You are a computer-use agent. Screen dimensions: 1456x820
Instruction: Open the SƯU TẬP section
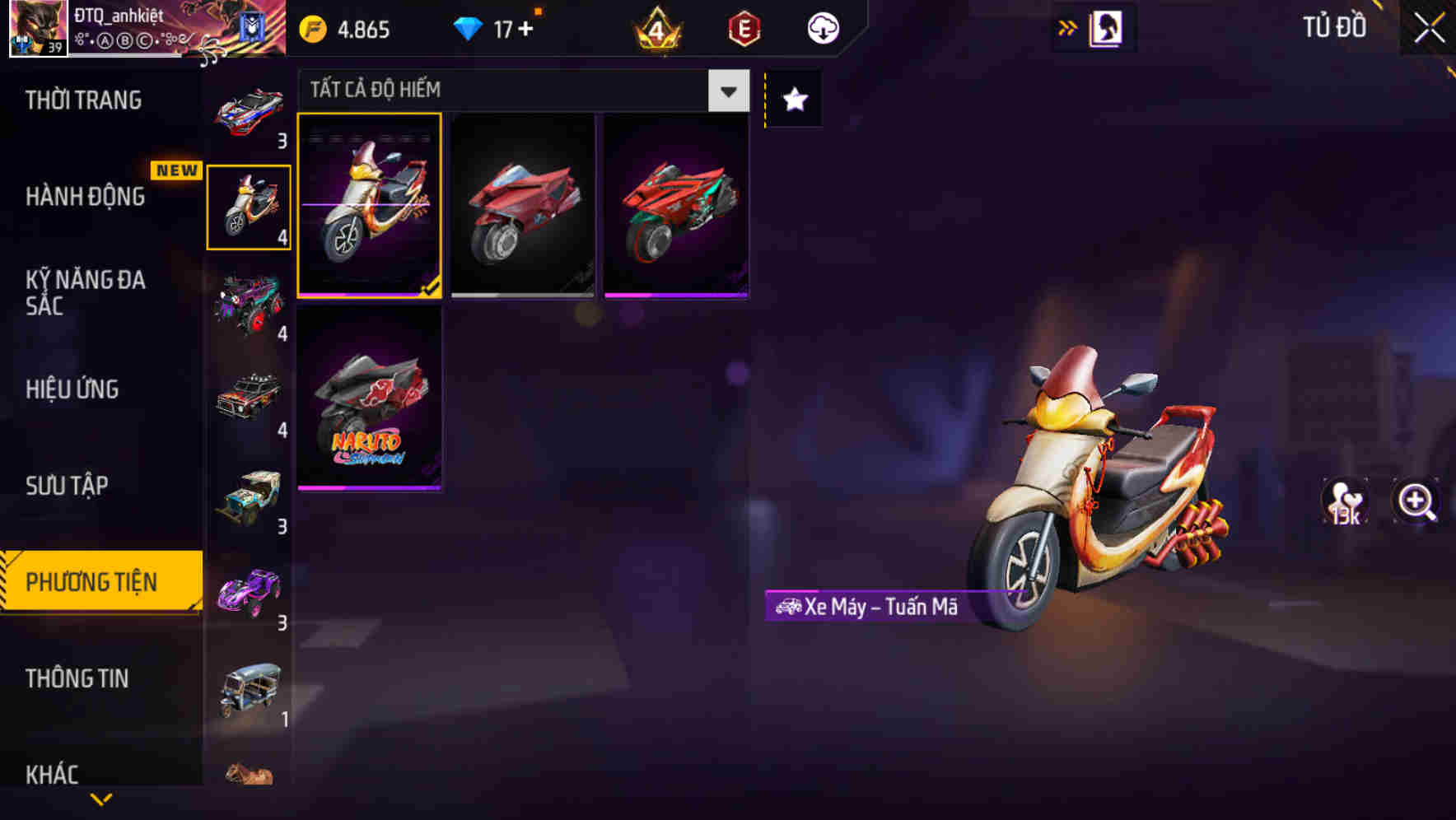coord(68,486)
